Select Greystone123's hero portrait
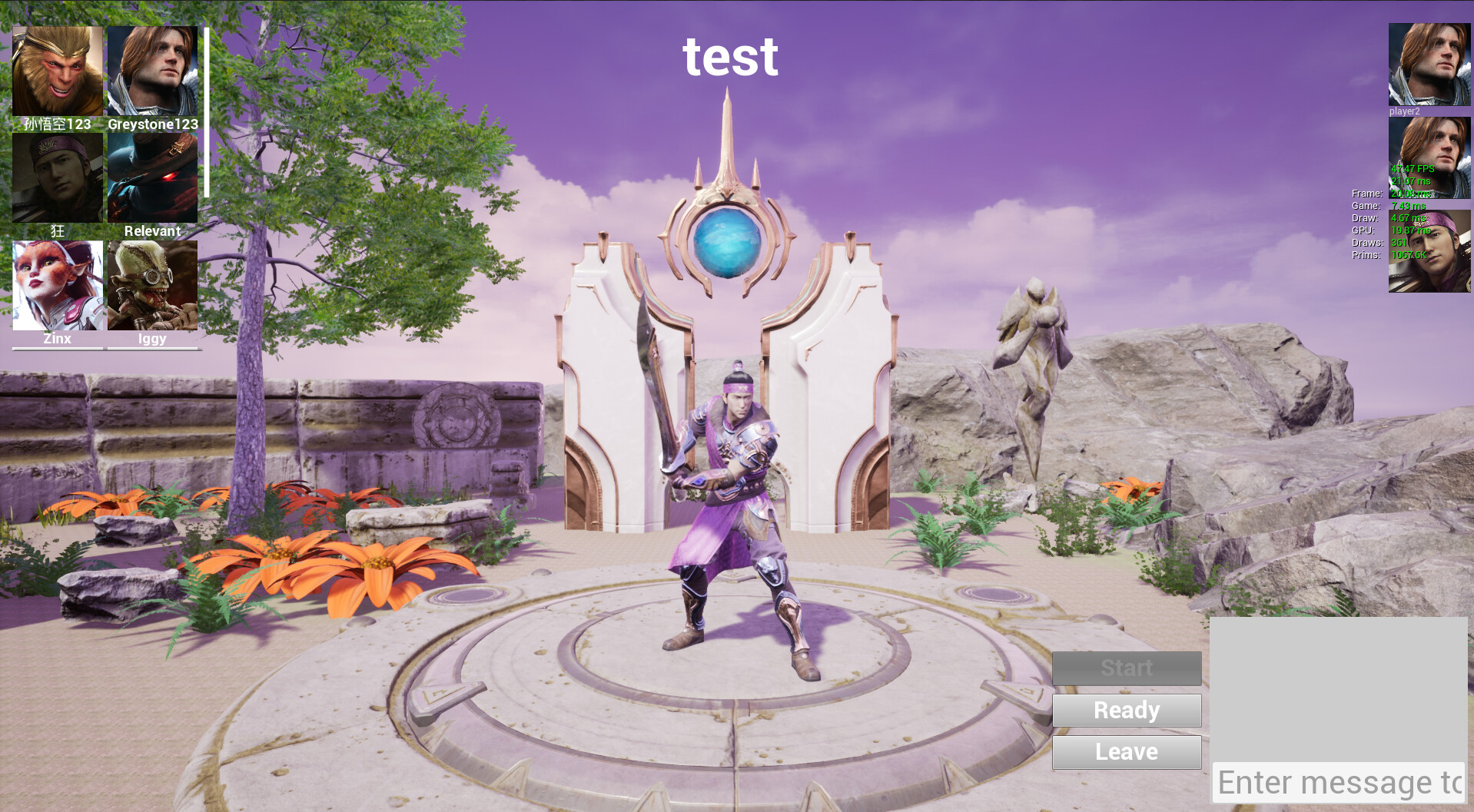The width and height of the screenshot is (1474, 812). pos(151,69)
